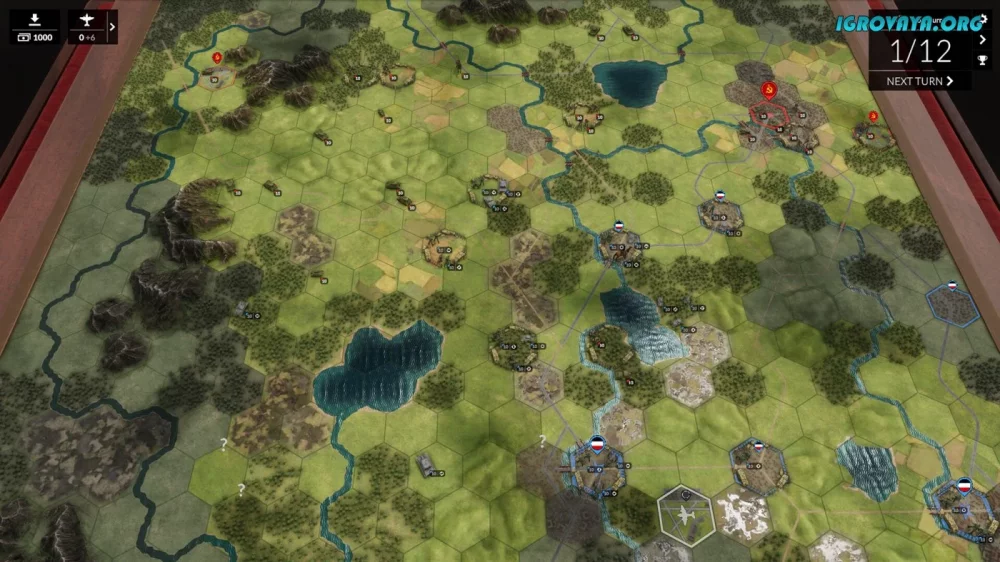Expand the arrow beside the aircraft counter
The height and width of the screenshot is (562, 1000).
[112, 28]
